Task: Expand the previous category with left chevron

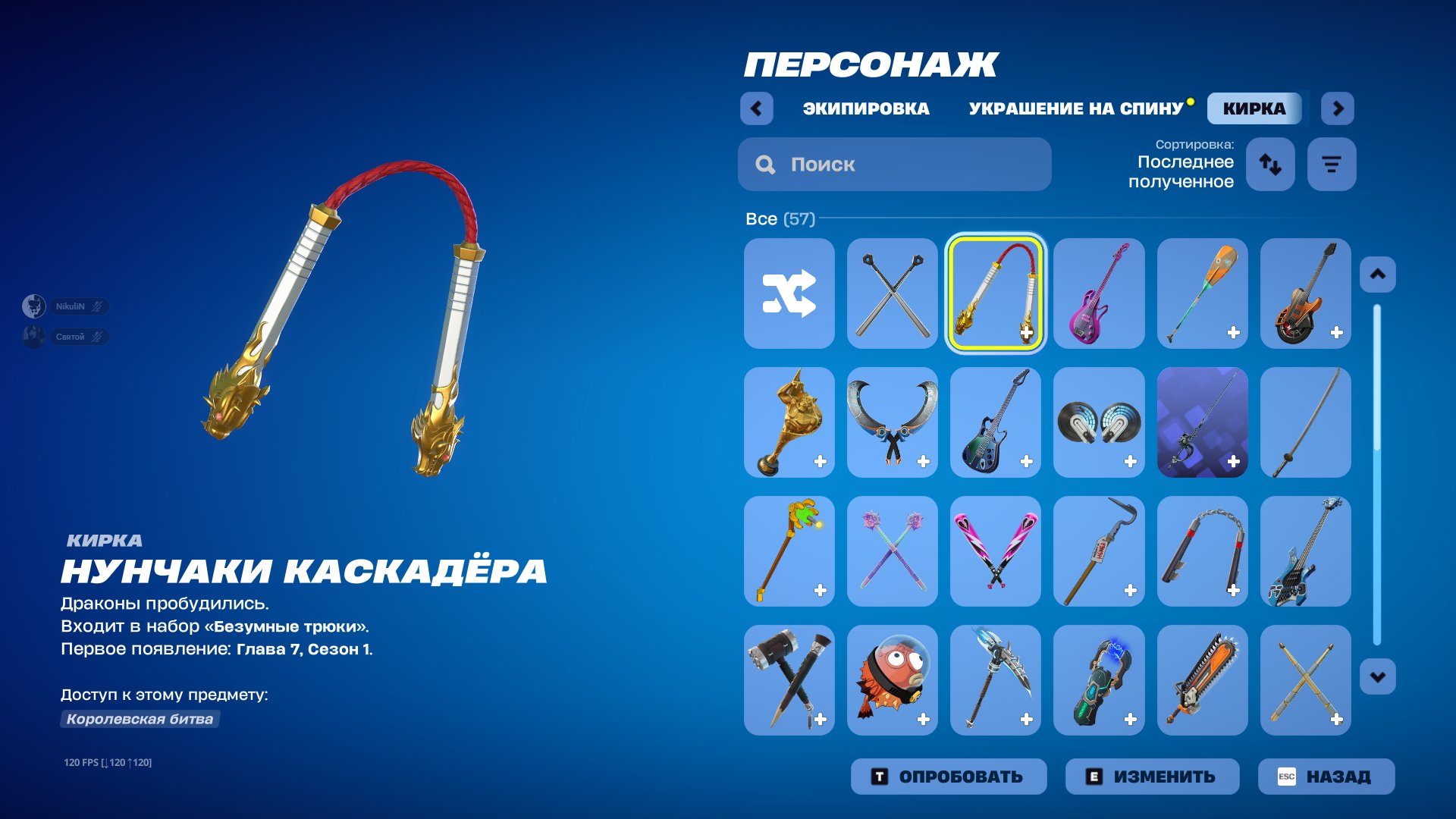Action: [755, 108]
